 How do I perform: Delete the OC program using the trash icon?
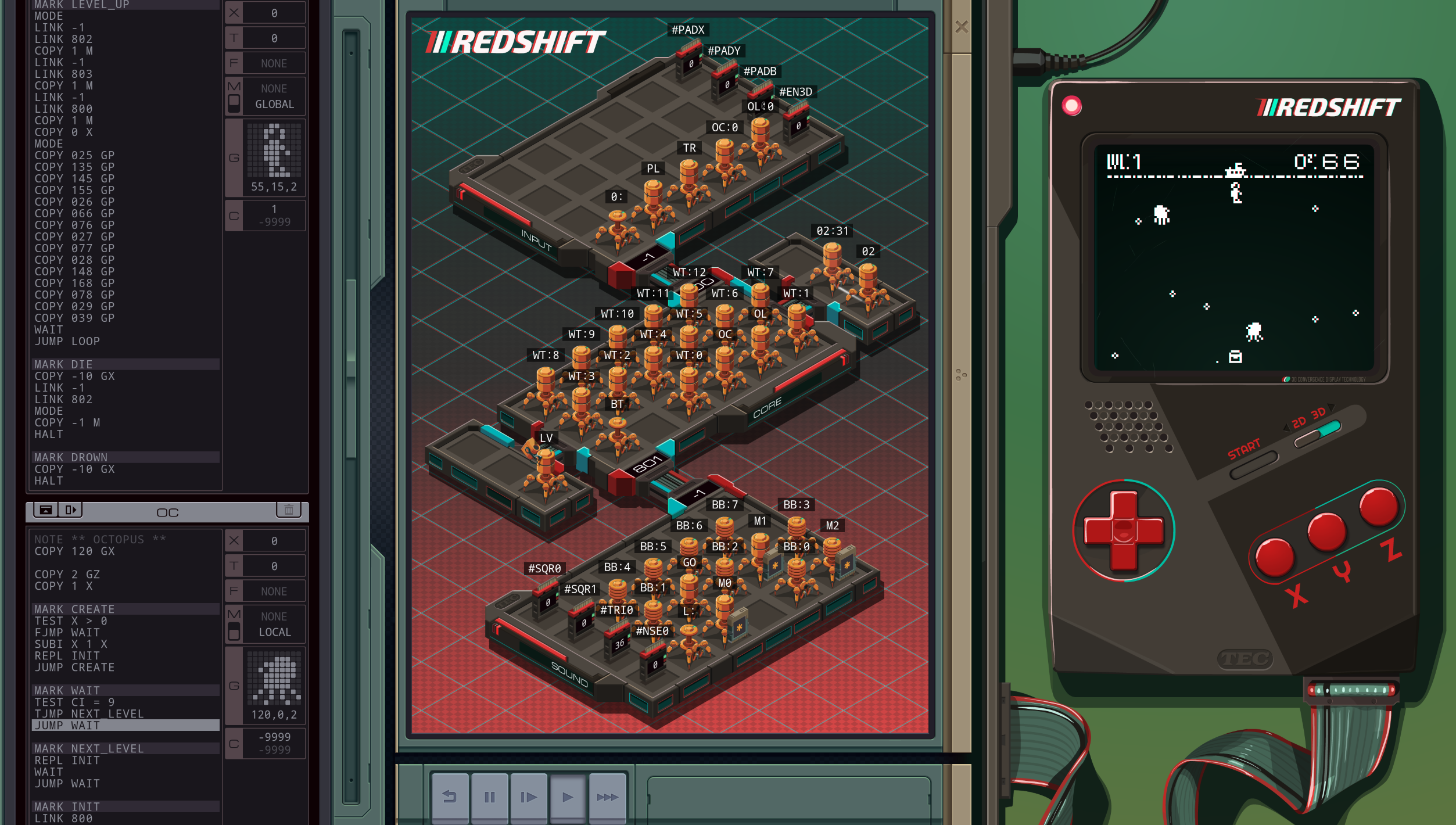tap(289, 510)
